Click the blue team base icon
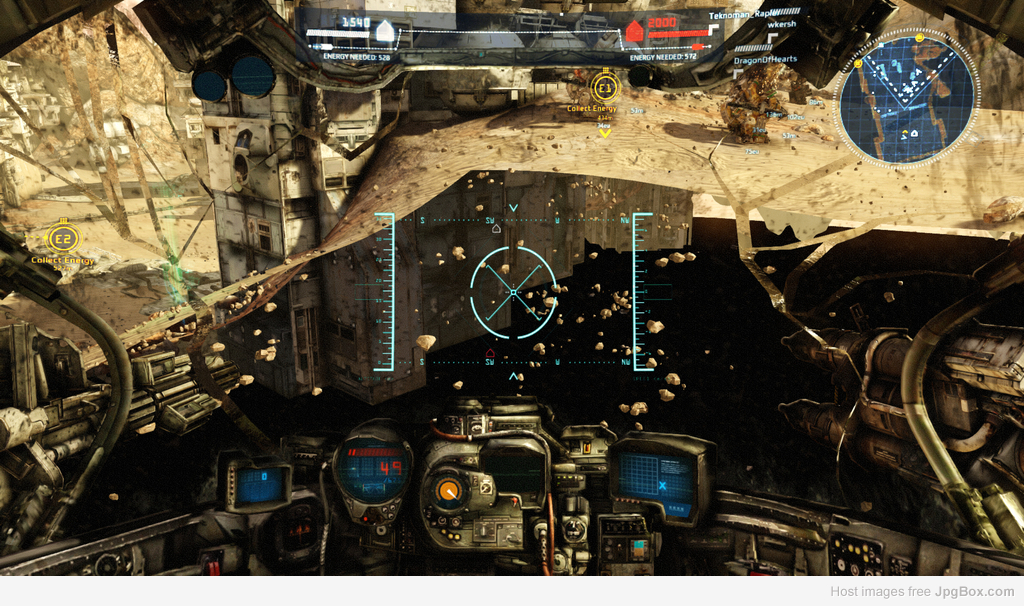The height and width of the screenshot is (606, 1024). (x=384, y=31)
